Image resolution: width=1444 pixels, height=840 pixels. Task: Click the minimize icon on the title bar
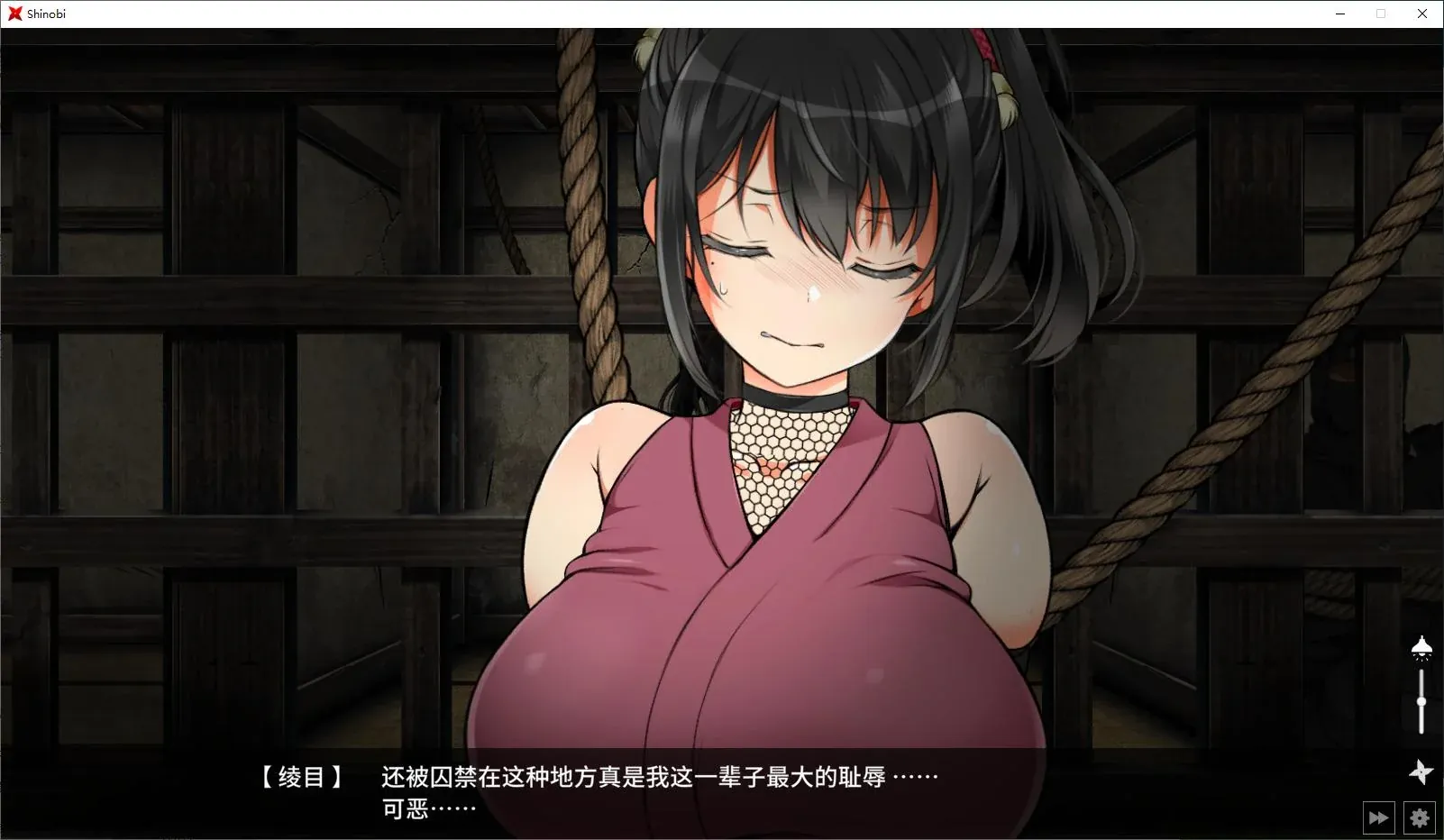1340,14
